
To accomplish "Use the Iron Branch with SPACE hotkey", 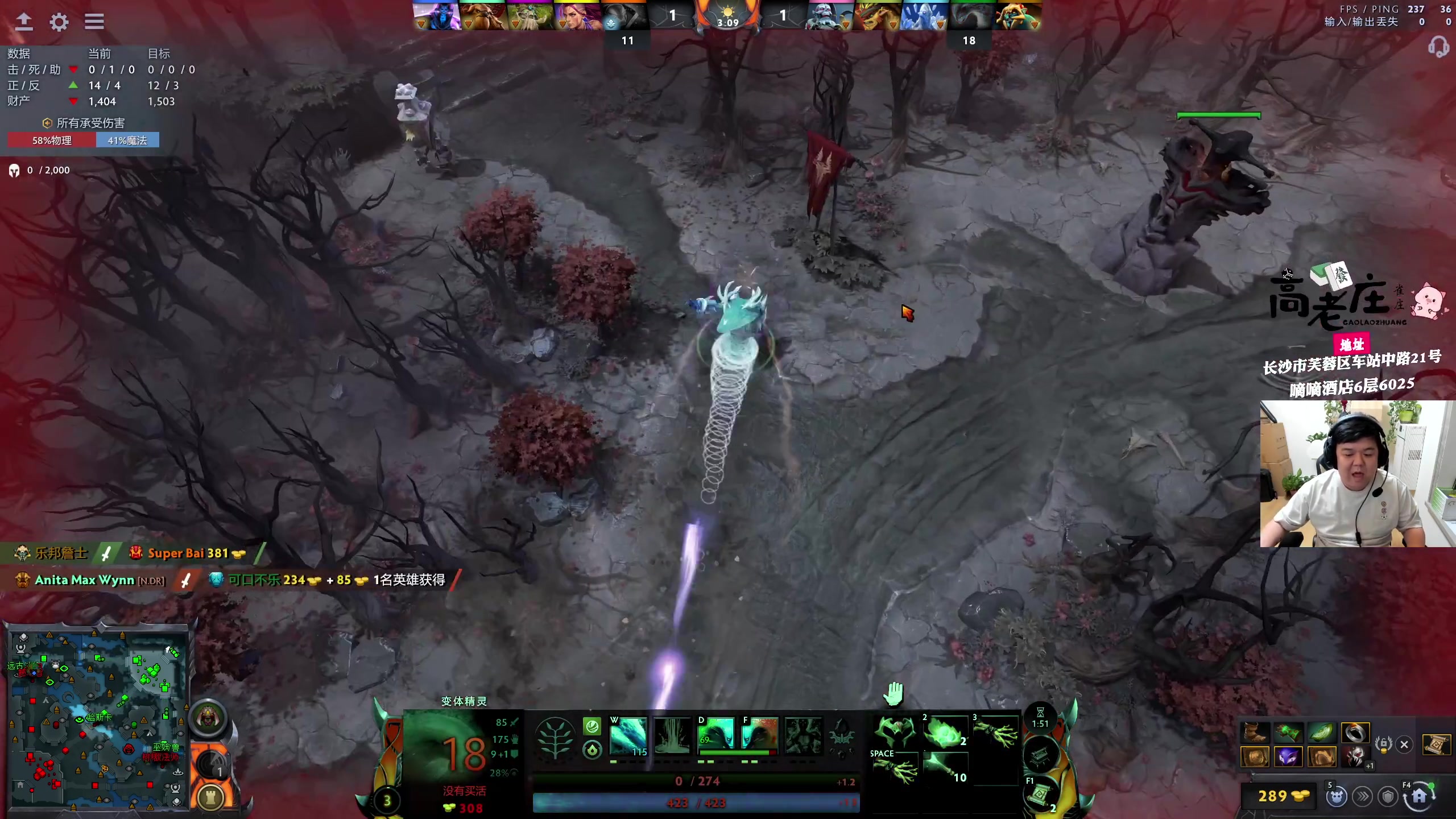I will click(895, 768).
